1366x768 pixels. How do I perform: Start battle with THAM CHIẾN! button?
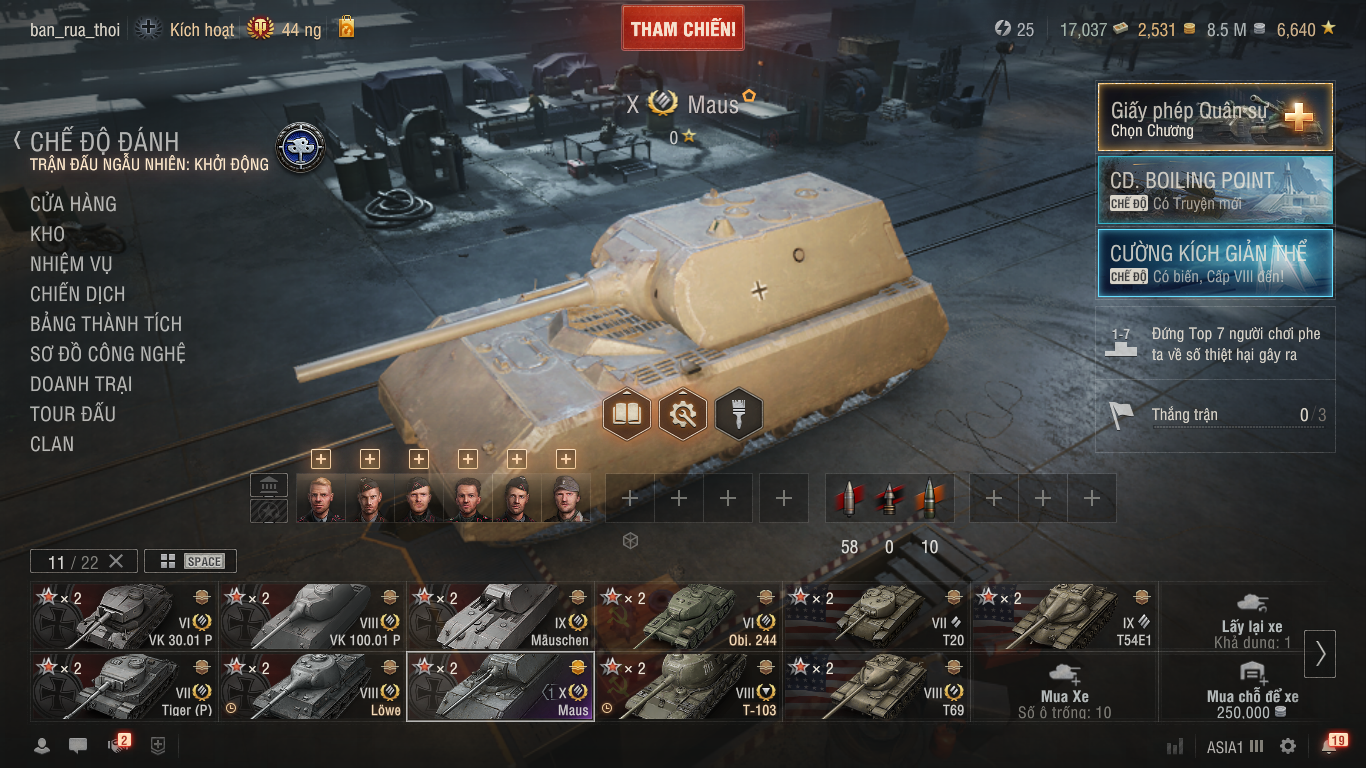(x=683, y=29)
